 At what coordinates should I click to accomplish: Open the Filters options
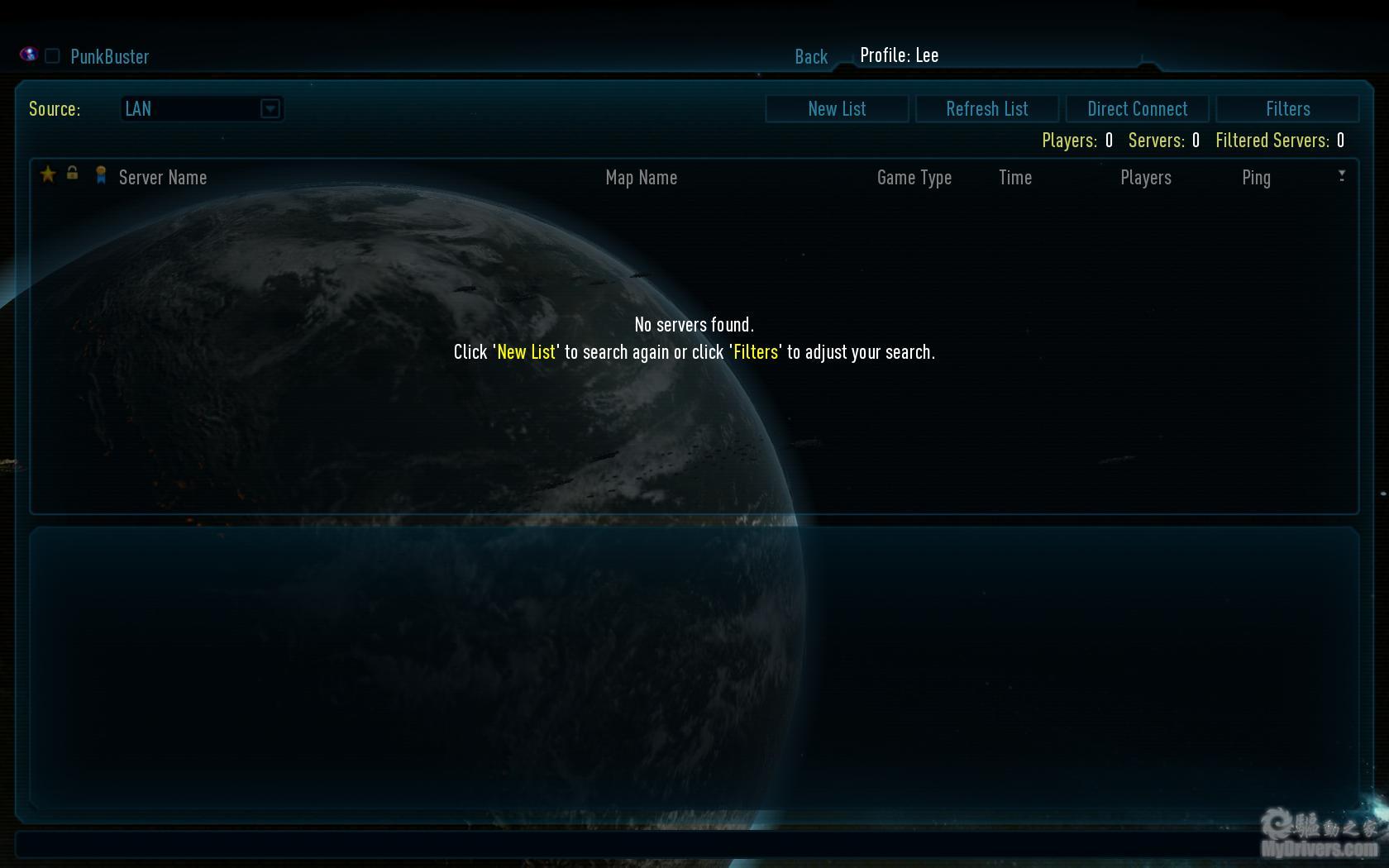pyautogui.click(x=1287, y=109)
